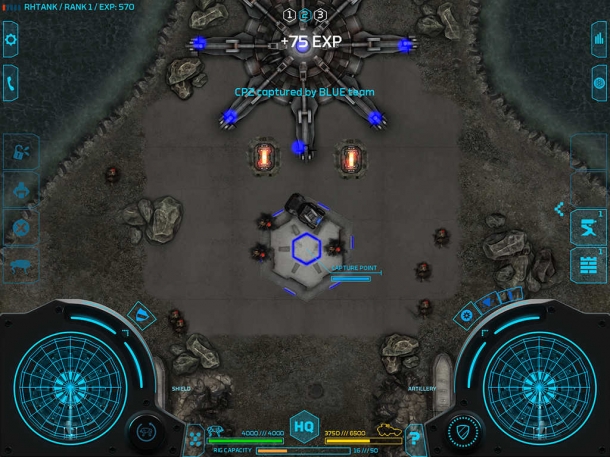Open the settings gear menu

point(12,41)
